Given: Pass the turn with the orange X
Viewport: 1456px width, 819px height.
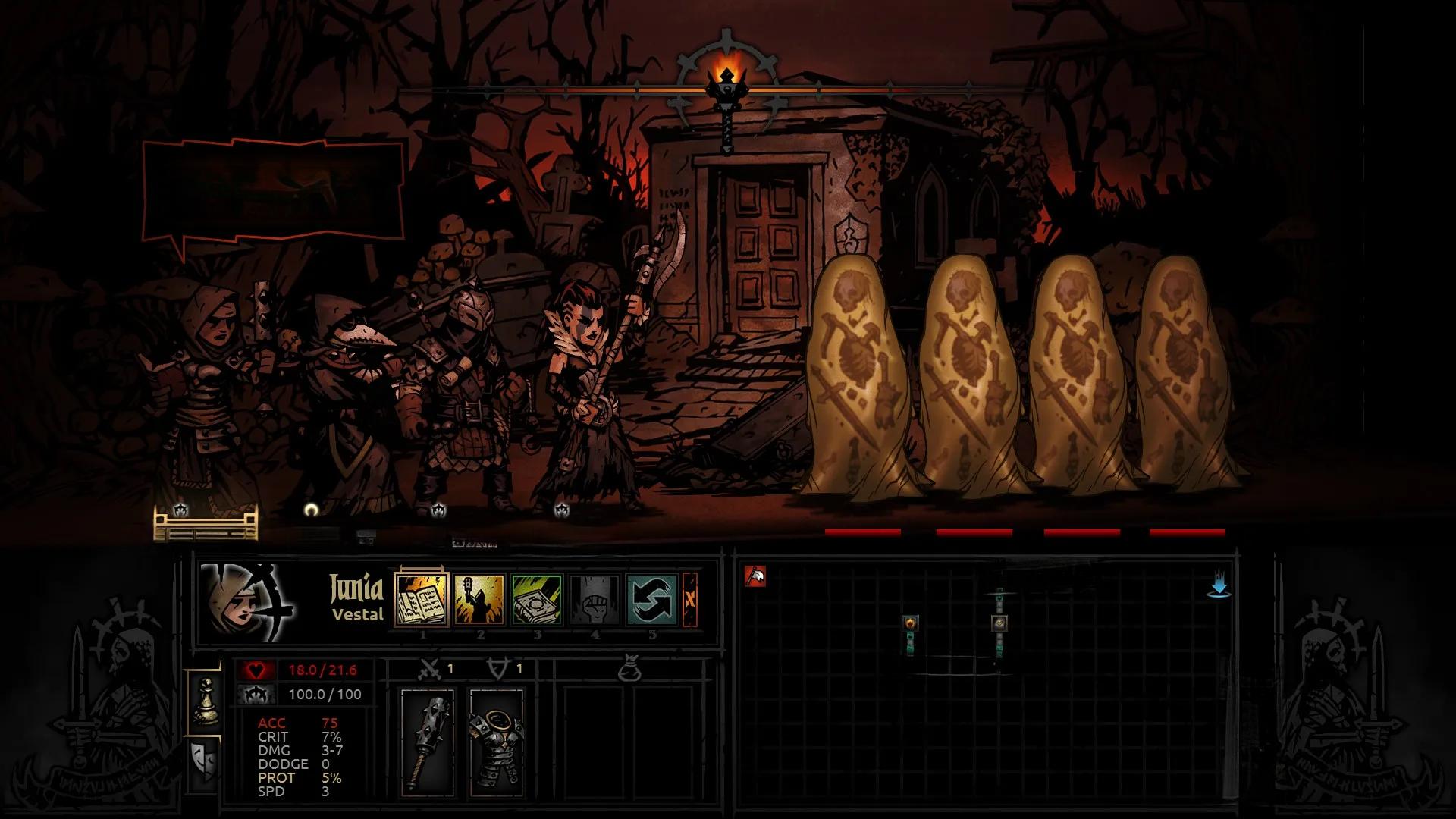Looking at the screenshot, I should pos(690,599).
